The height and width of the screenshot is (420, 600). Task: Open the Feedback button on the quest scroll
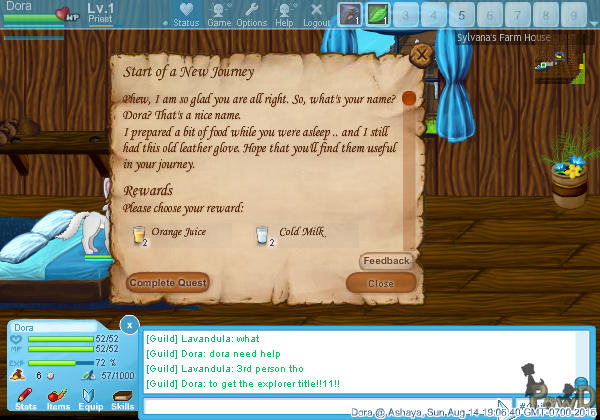386,261
